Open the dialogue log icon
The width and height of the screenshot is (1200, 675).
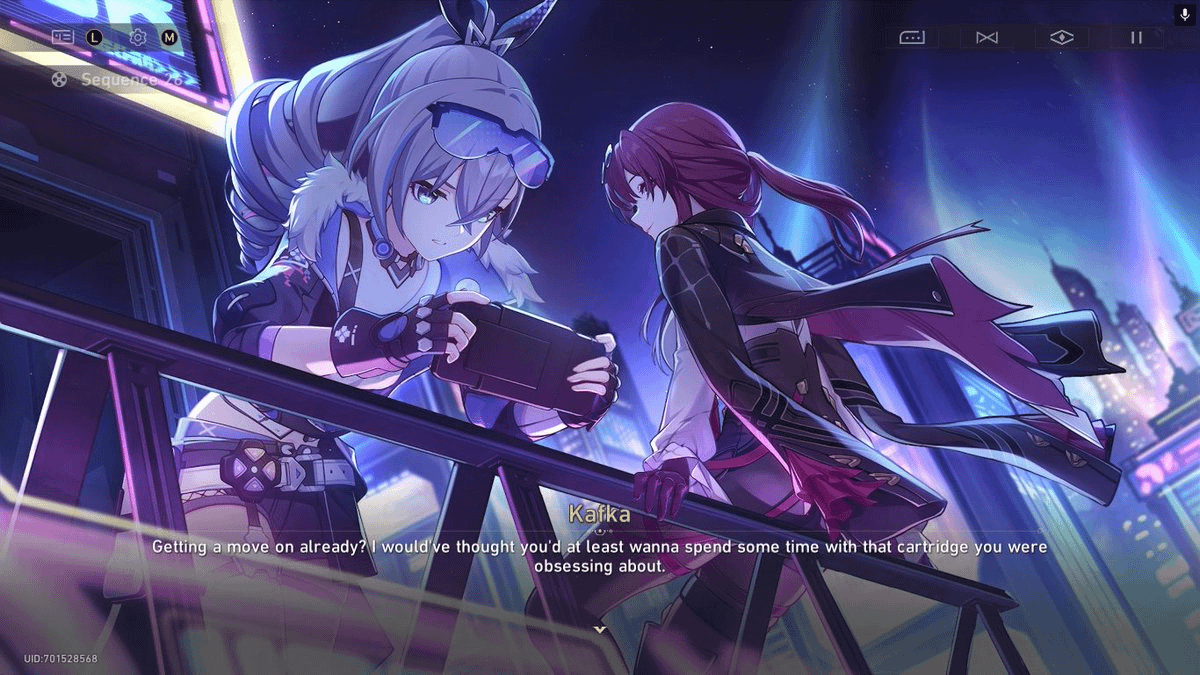[x=63, y=37]
